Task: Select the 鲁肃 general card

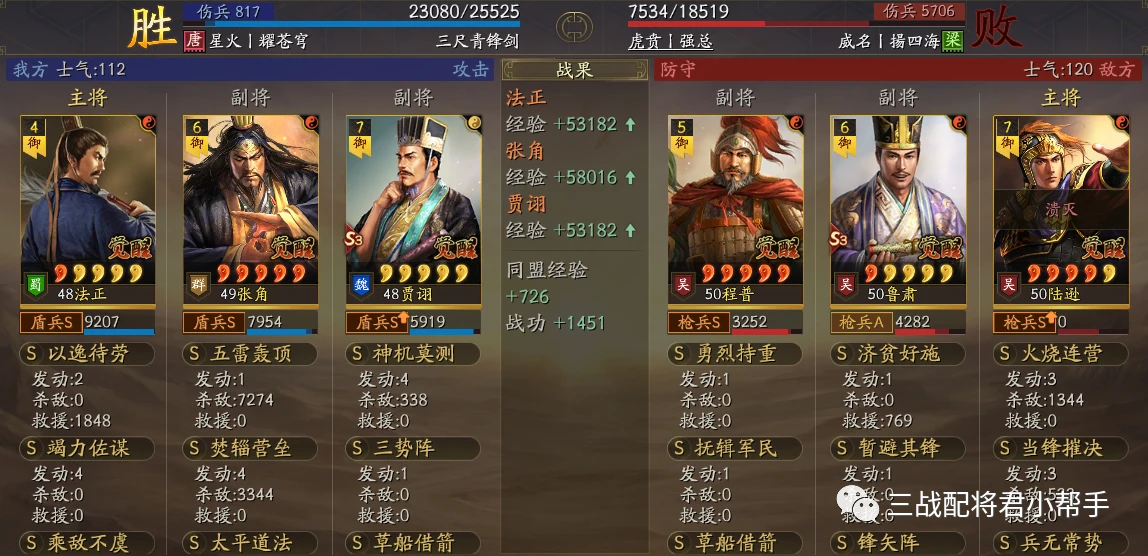Action: pos(898,210)
